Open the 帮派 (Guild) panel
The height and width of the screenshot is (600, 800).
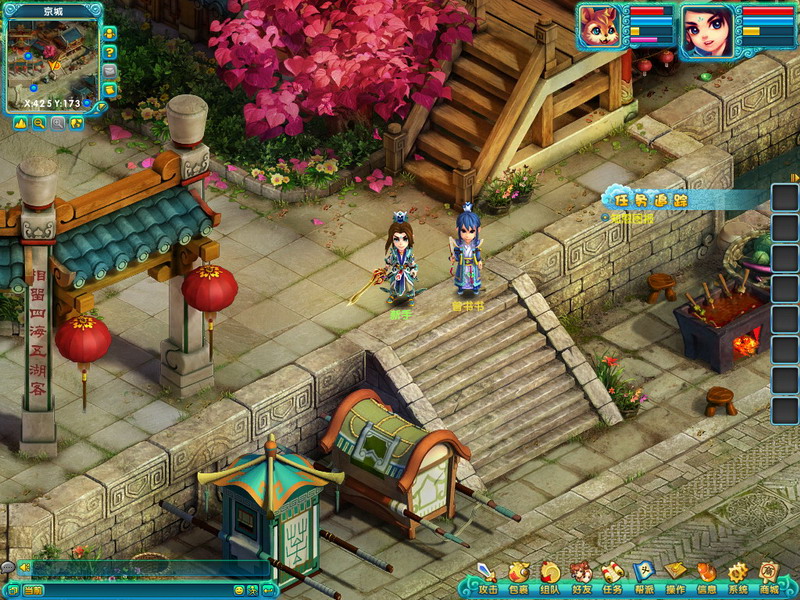coord(644,576)
